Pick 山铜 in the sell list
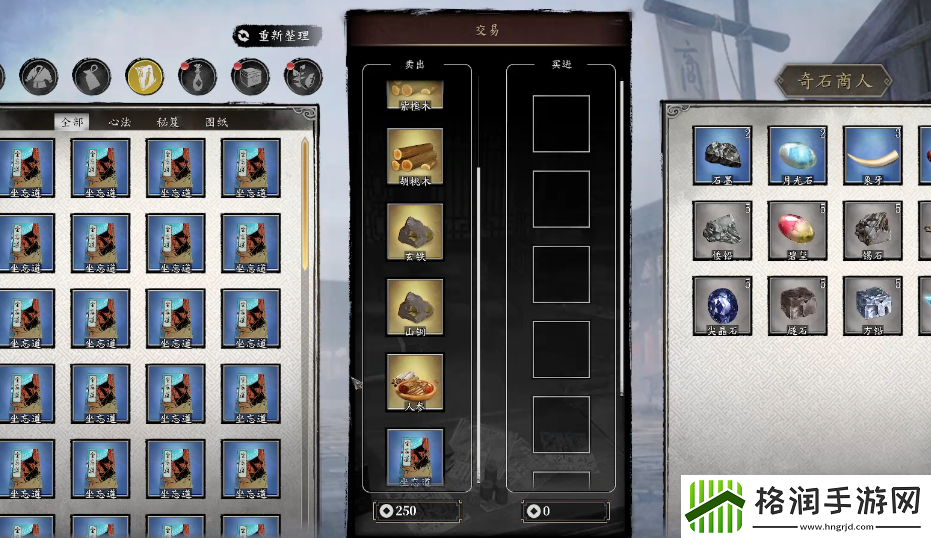This screenshot has width=931, height=538. 415,307
